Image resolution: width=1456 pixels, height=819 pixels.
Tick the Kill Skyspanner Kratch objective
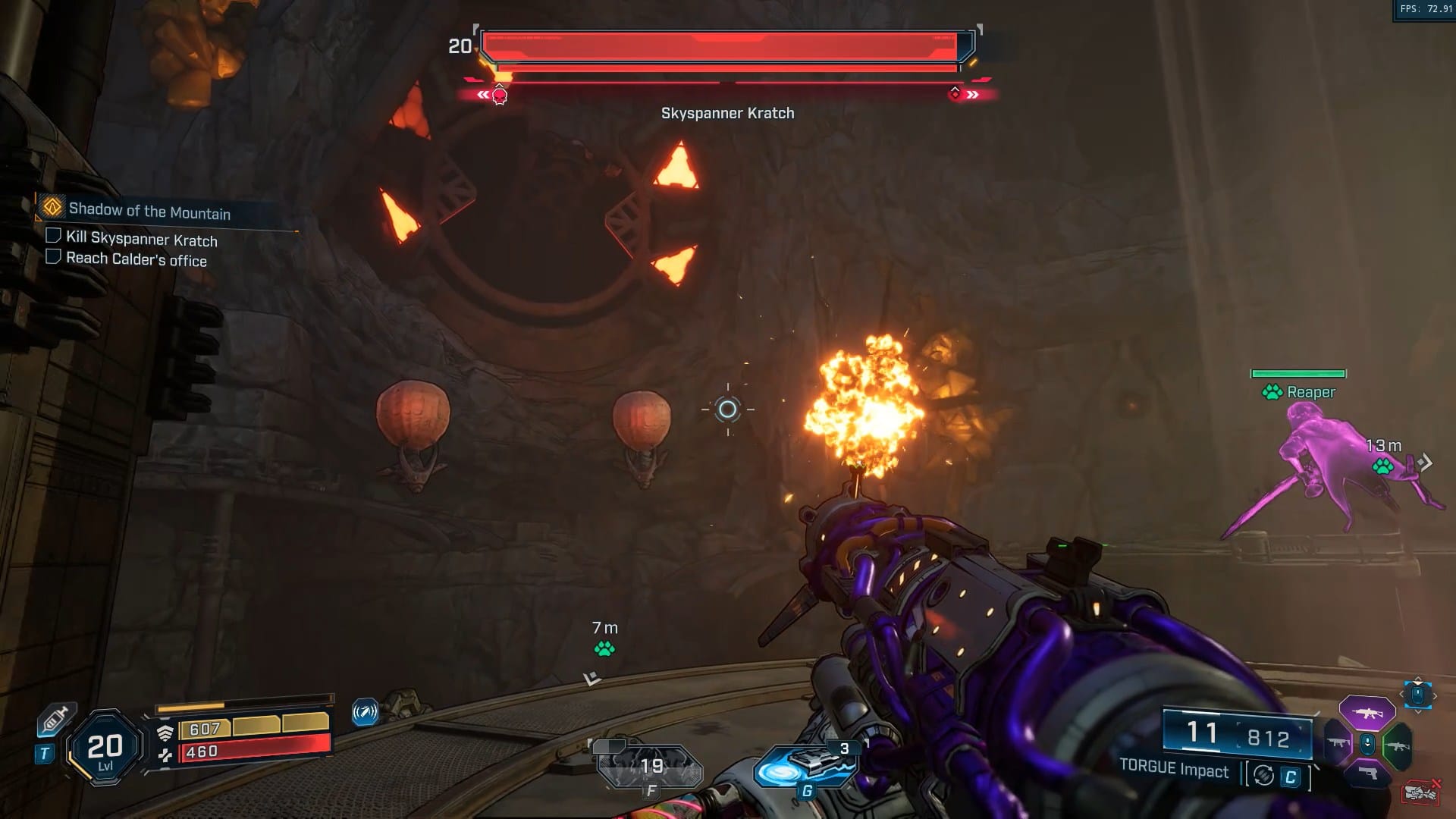(x=53, y=236)
